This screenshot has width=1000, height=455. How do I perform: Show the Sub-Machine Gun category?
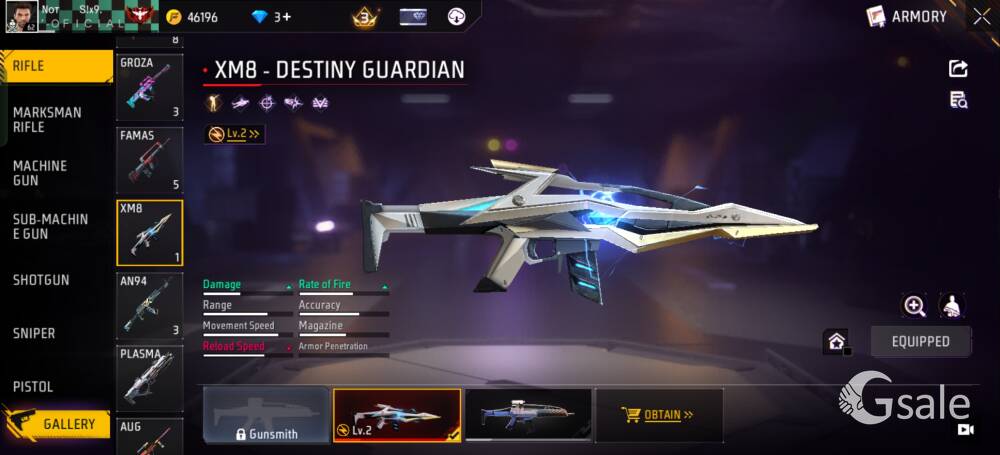(50, 226)
